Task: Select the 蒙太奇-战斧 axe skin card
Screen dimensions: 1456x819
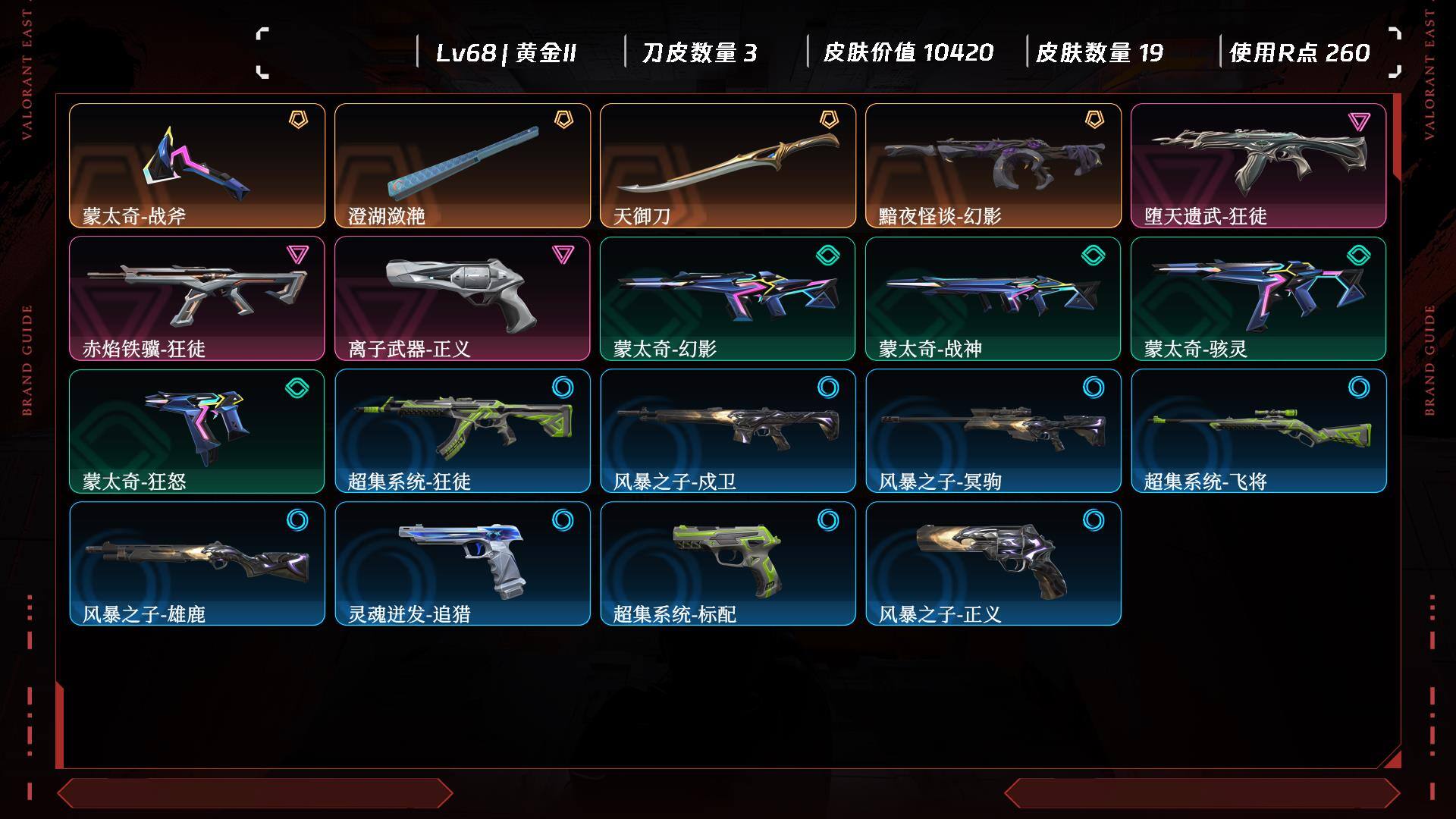Action: tap(197, 165)
